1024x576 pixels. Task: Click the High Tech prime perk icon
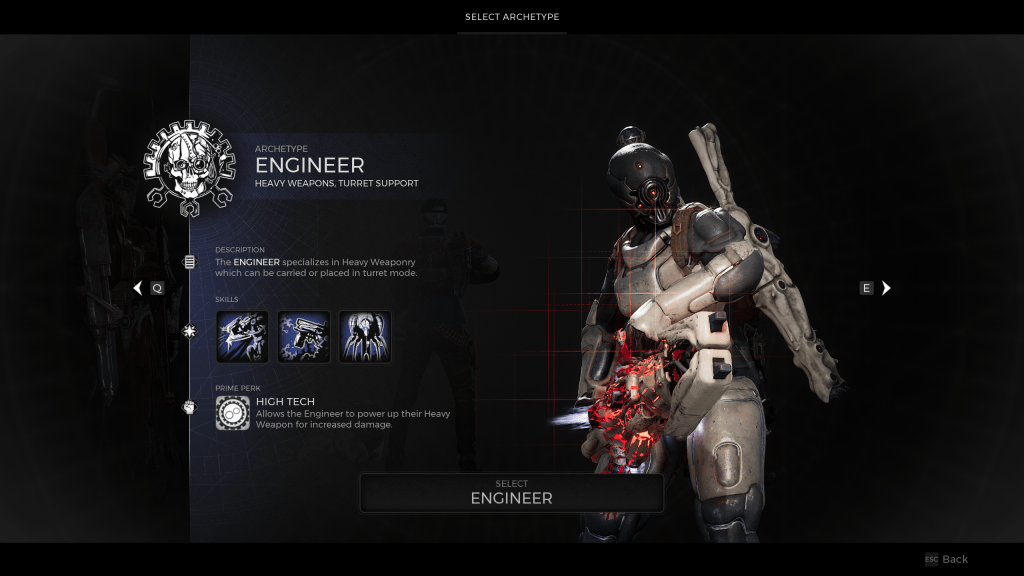(232, 413)
